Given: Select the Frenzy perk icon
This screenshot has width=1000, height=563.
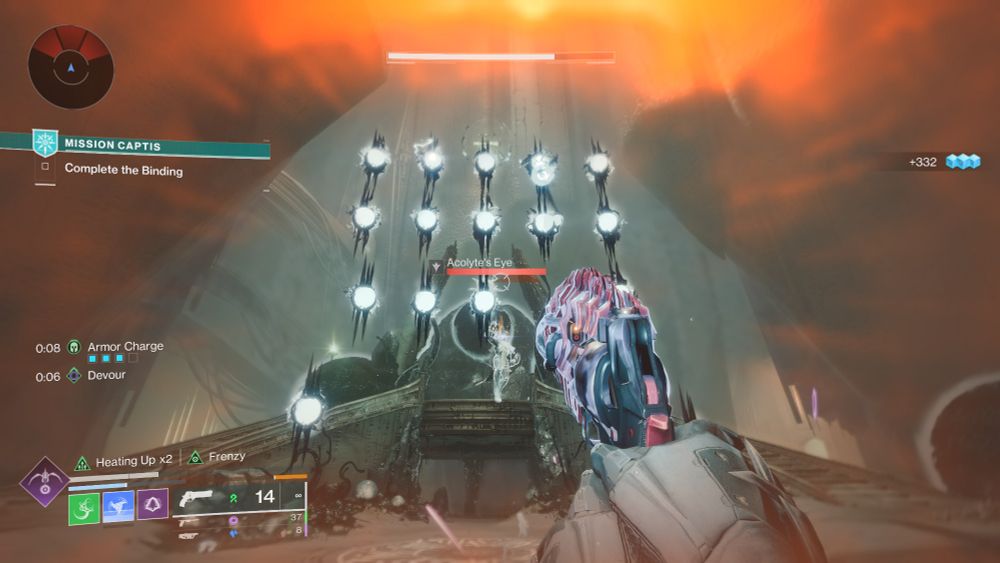Looking at the screenshot, I should (x=196, y=458).
